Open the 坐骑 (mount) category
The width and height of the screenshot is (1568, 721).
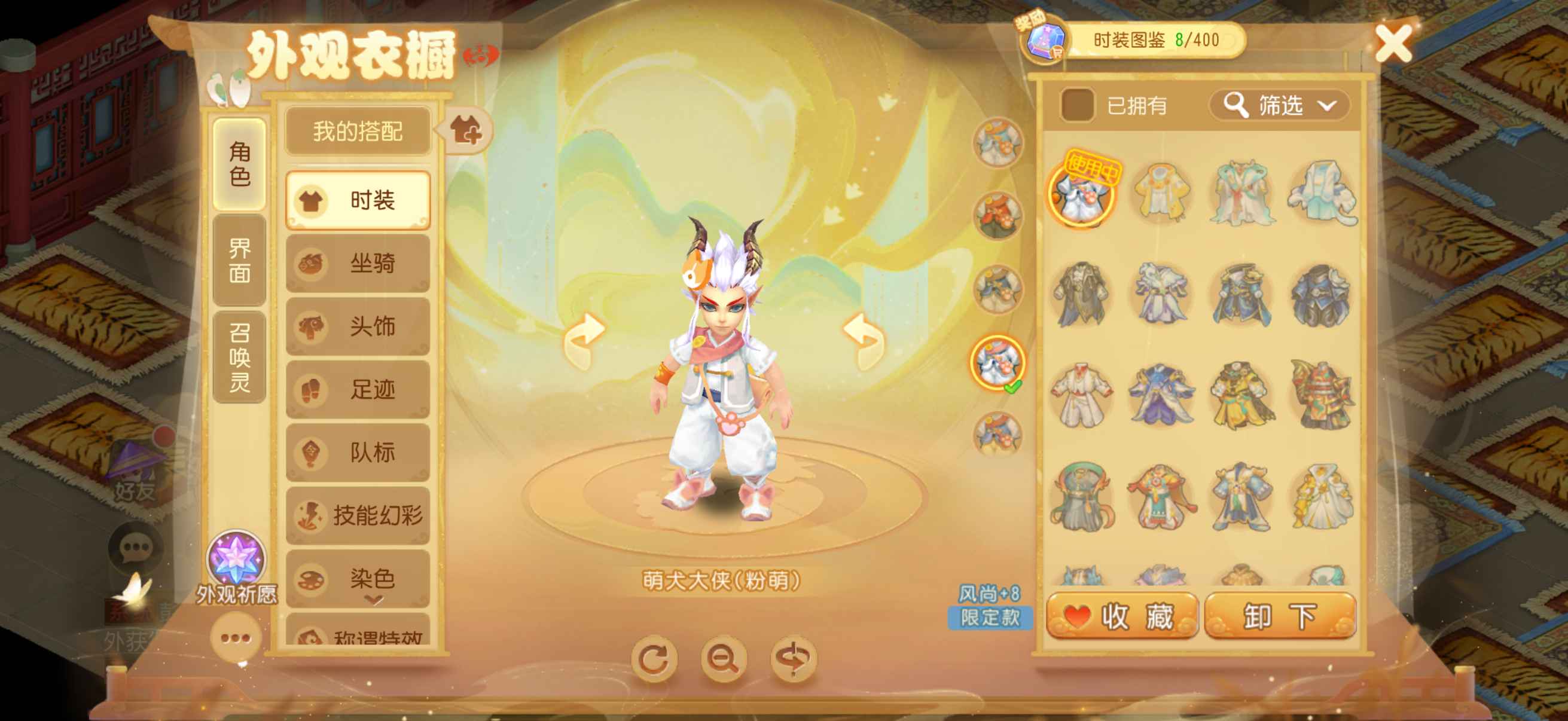coord(359,264)
